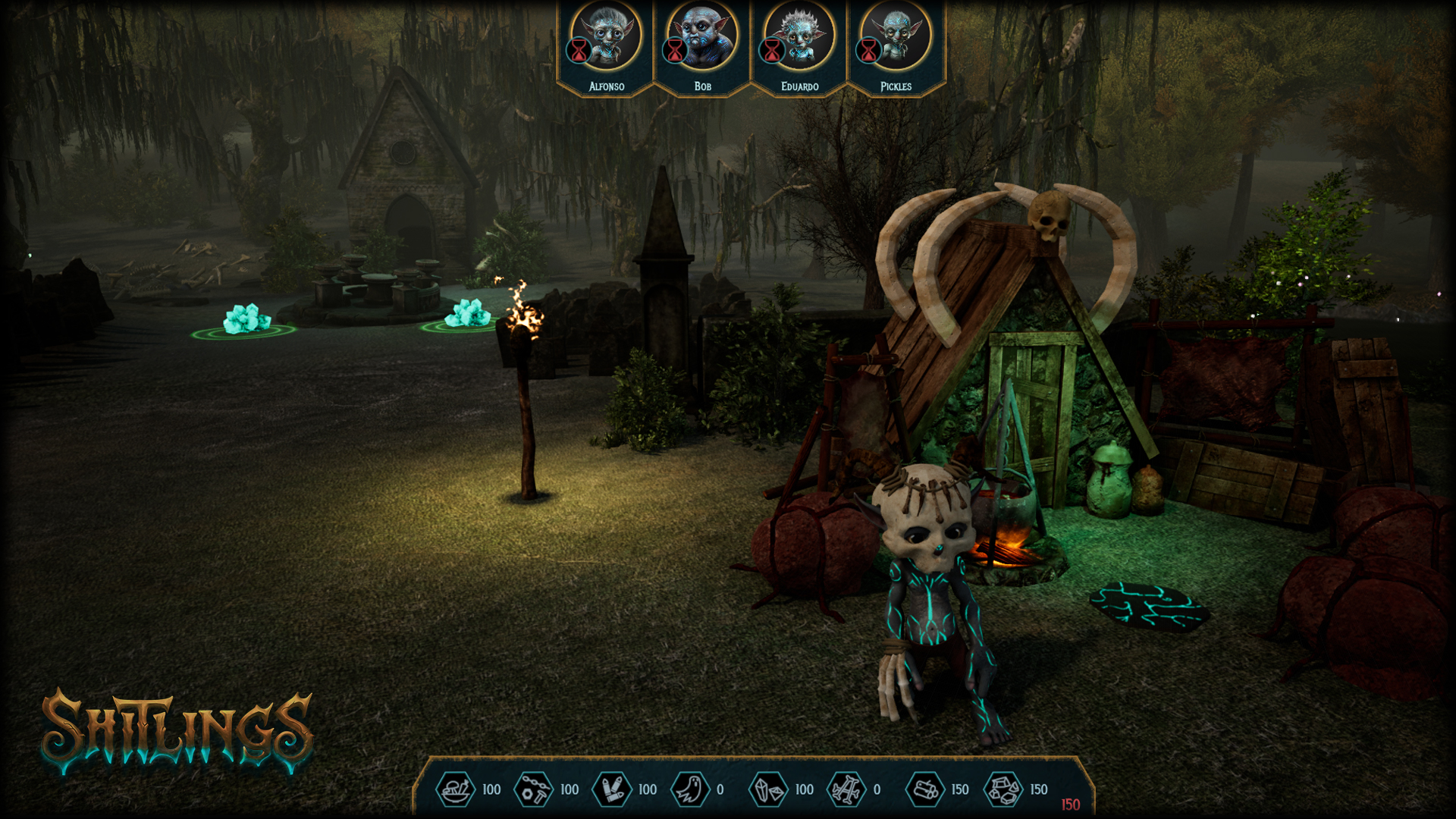Select the wood logs resource icon

pyautogui.click(x=925, y=789)
